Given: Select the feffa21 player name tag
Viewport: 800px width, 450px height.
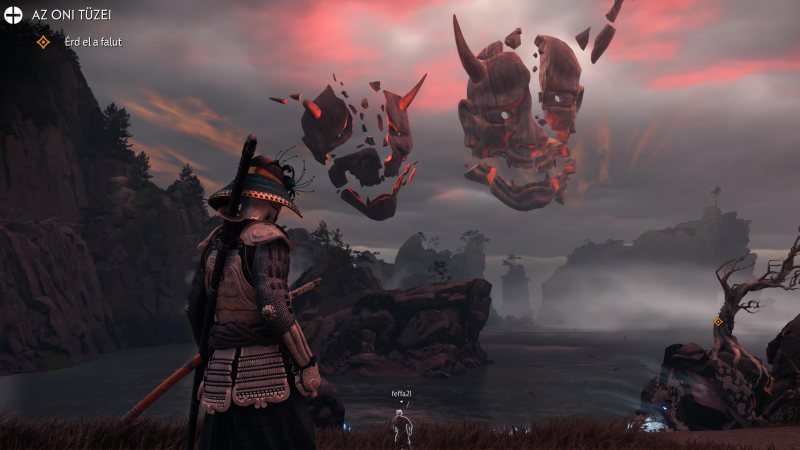Looking at the screenshot, I should [401, 394].
